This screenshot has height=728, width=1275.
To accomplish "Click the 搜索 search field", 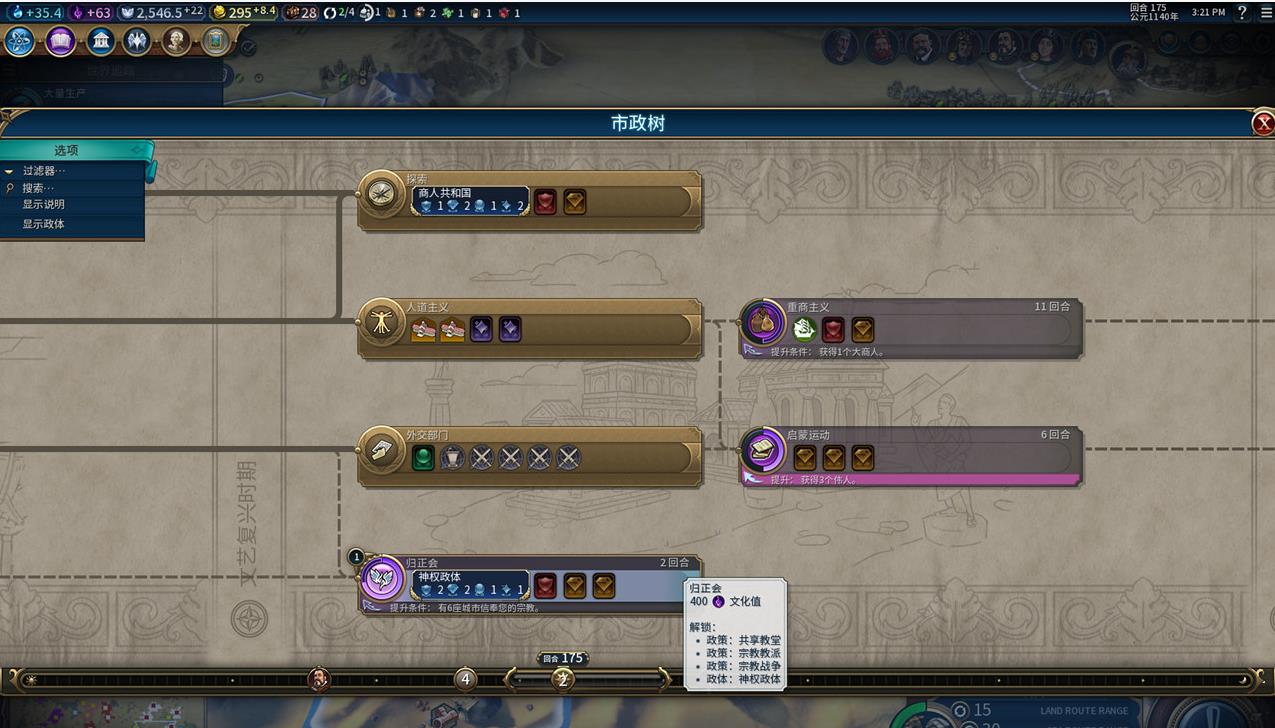I will click(x=40, y=188).
